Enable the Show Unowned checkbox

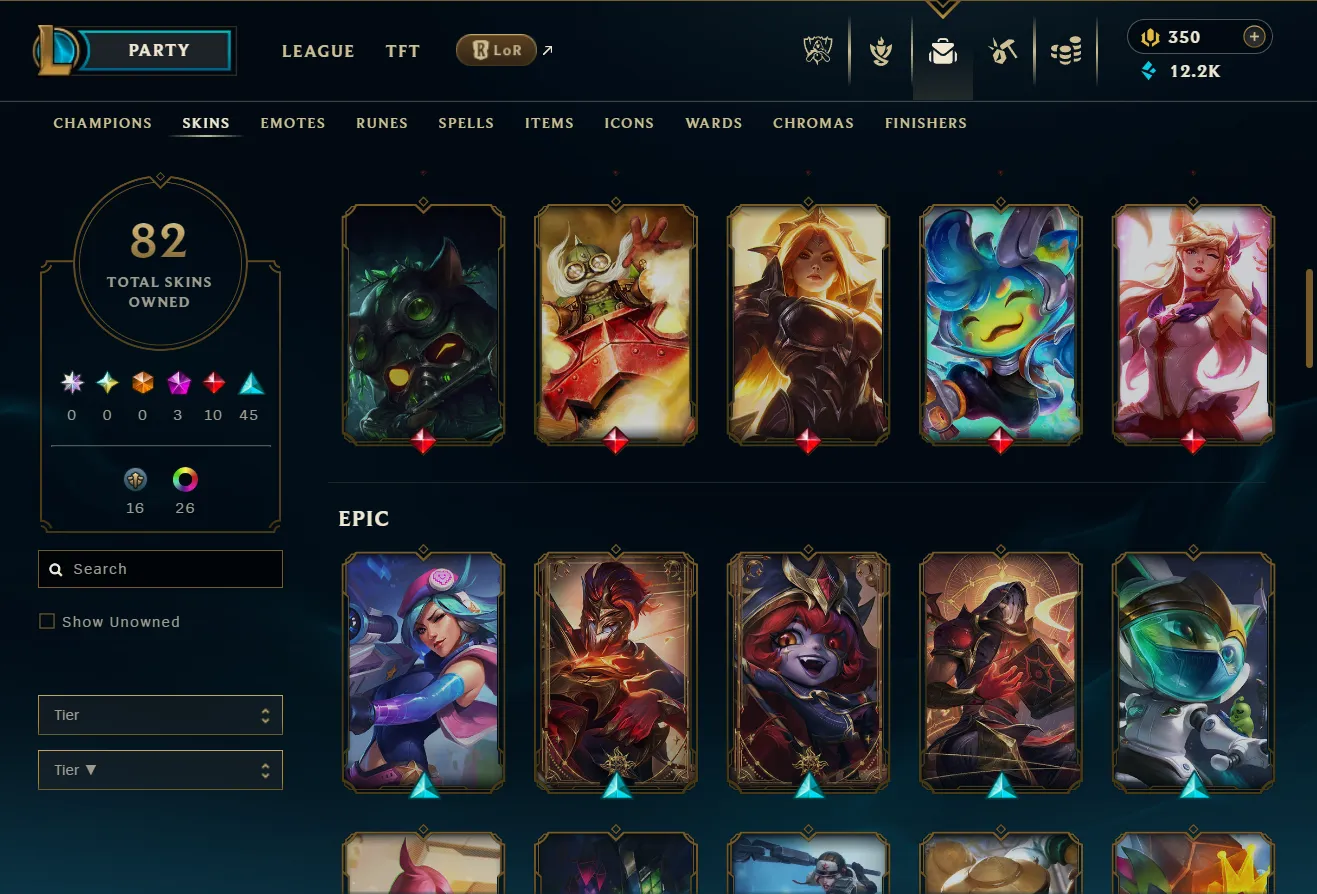[46, 621]
